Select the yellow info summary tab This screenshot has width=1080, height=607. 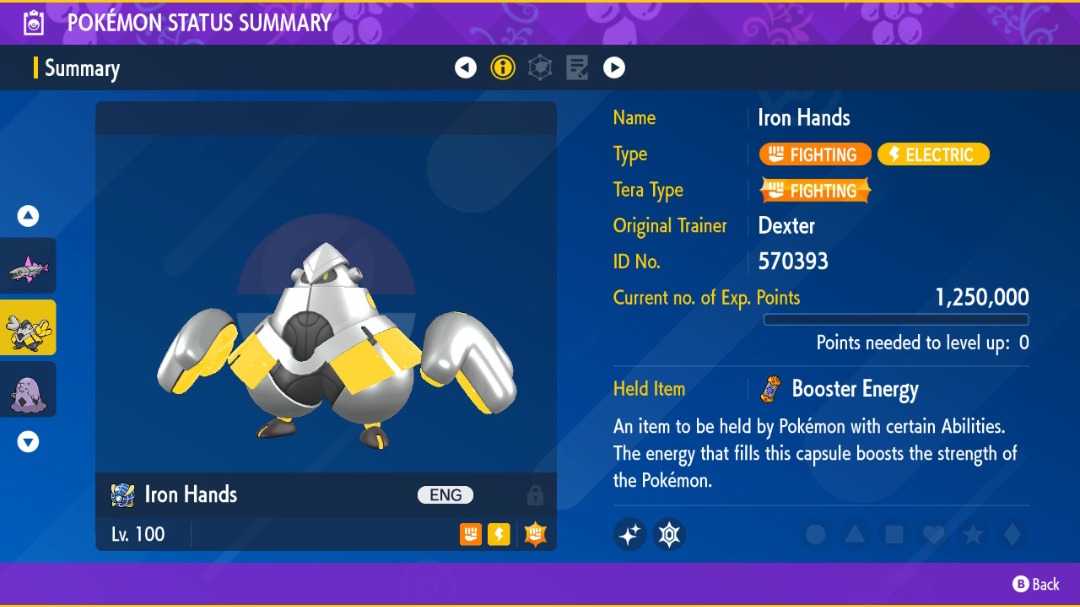502,68
